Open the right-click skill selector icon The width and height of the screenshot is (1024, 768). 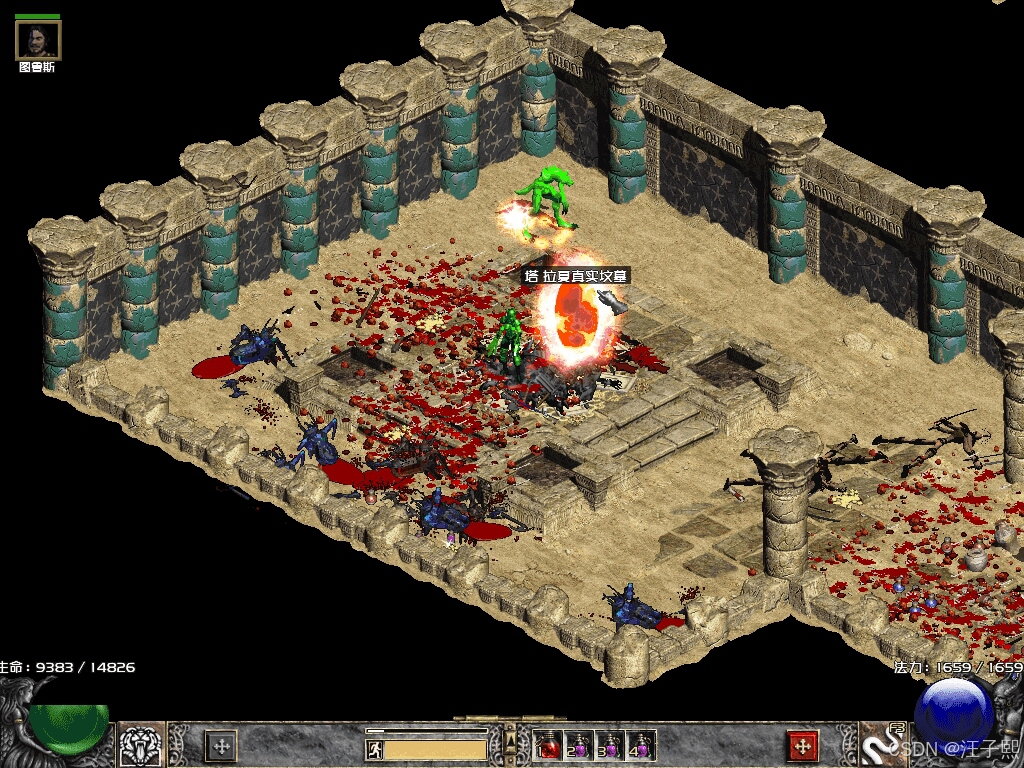(880, 745)
